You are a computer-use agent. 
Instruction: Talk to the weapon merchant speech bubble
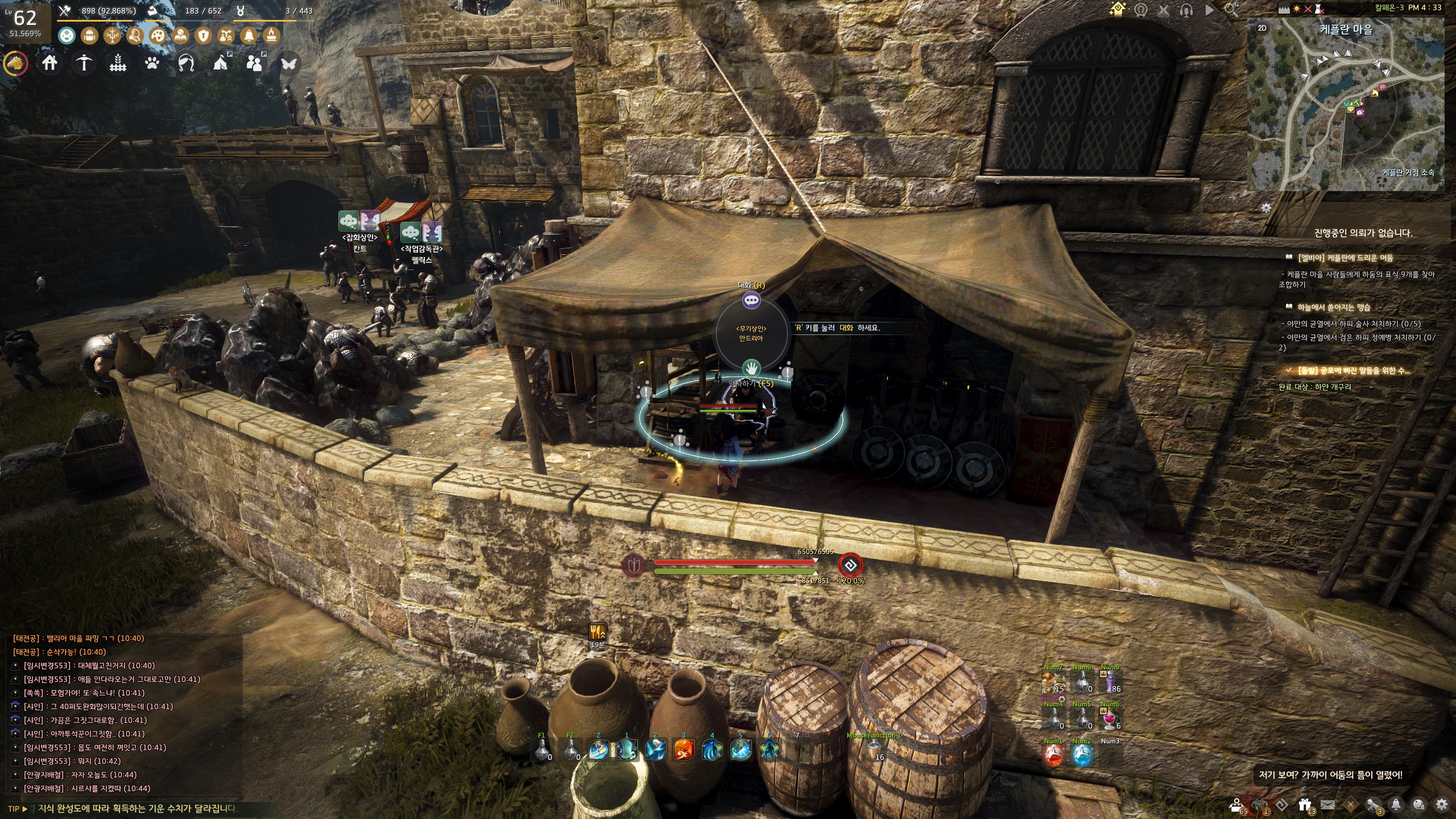(751, 300)
